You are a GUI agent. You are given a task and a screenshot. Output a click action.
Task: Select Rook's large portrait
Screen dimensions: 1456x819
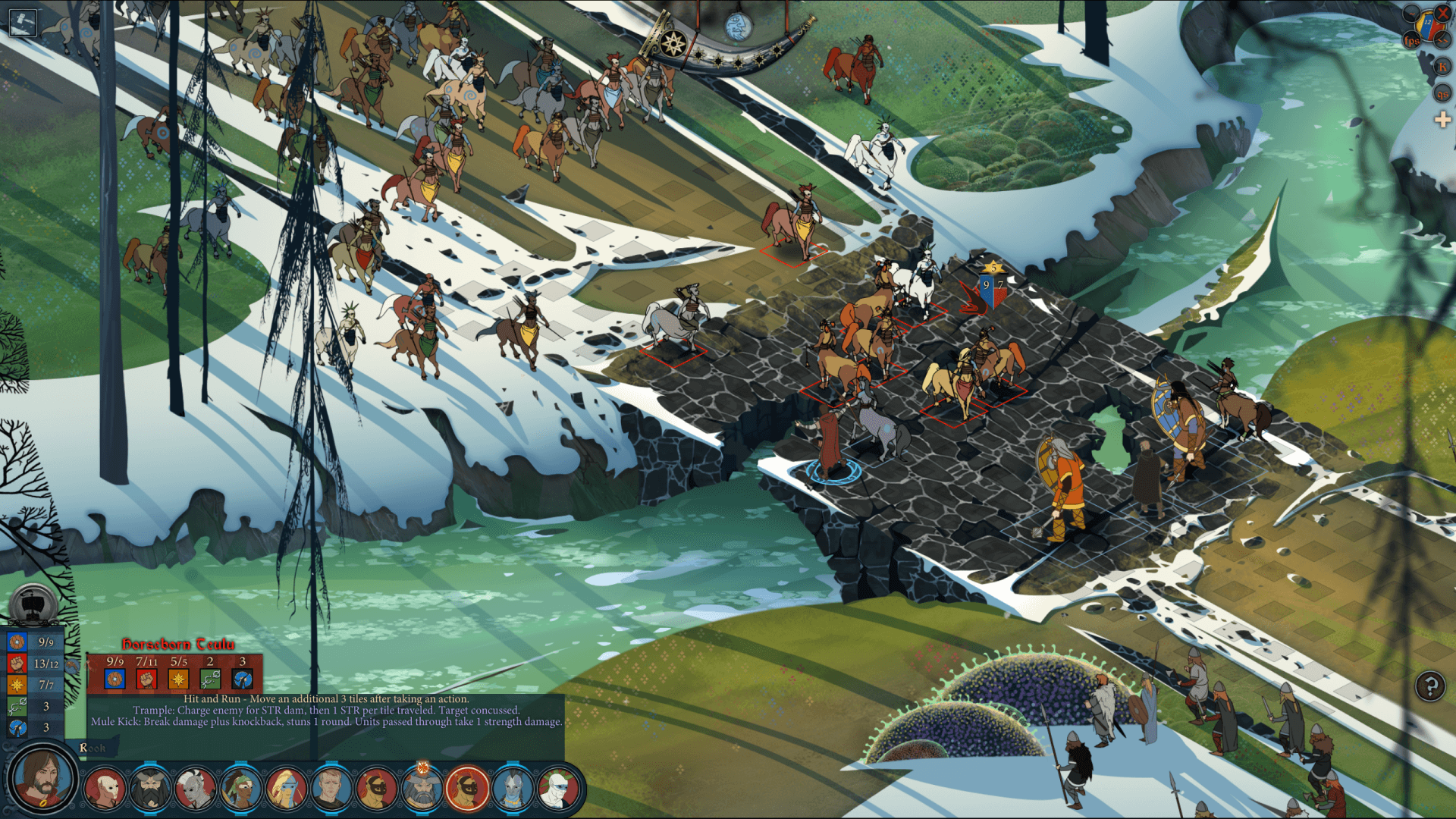pos(42,783)
